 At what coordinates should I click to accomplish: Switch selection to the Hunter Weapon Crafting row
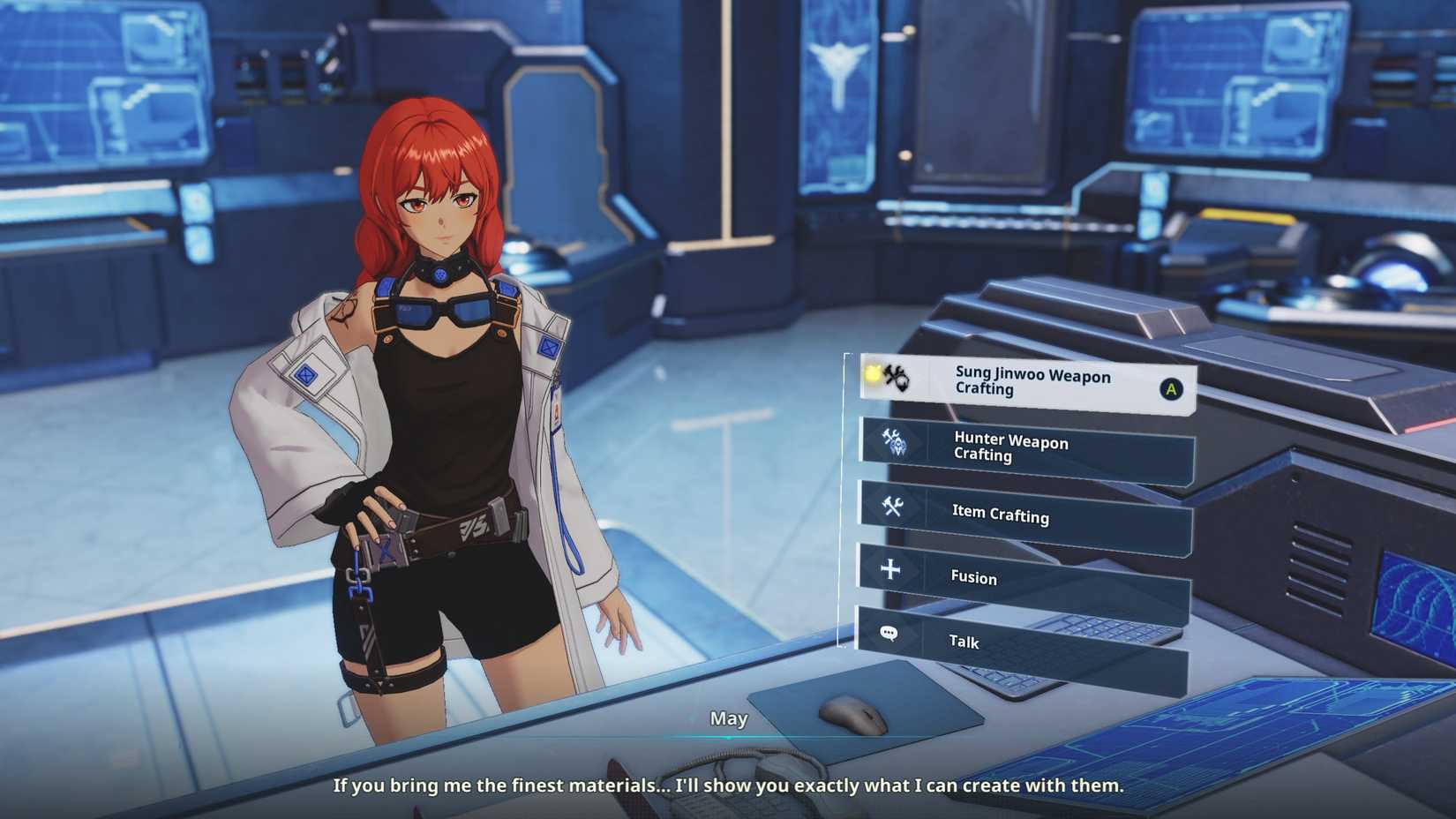(x=1024, y=449)
